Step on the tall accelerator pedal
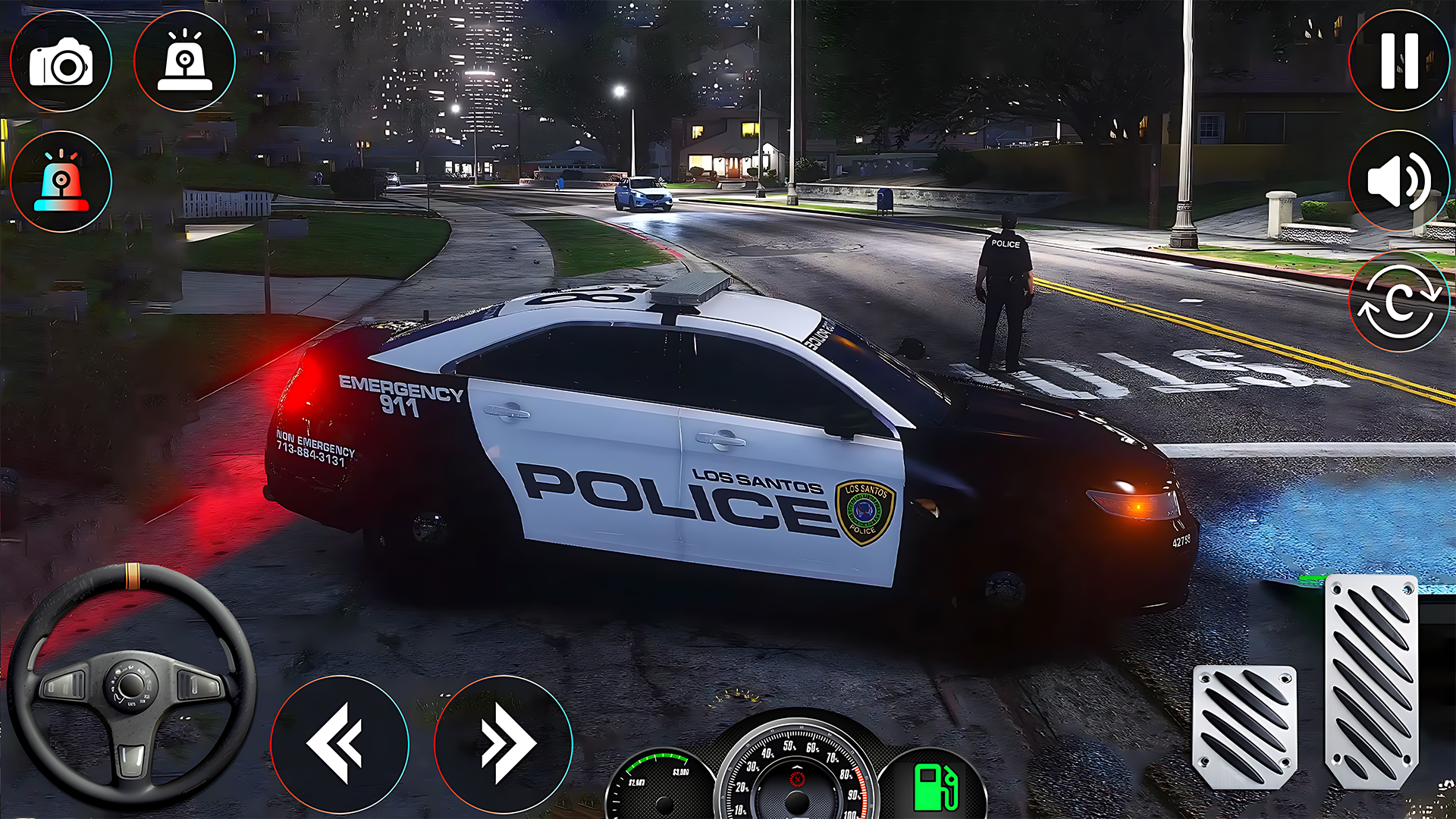The height and width of the screenshot is (819, 1456). click(x=1371, y=681)
